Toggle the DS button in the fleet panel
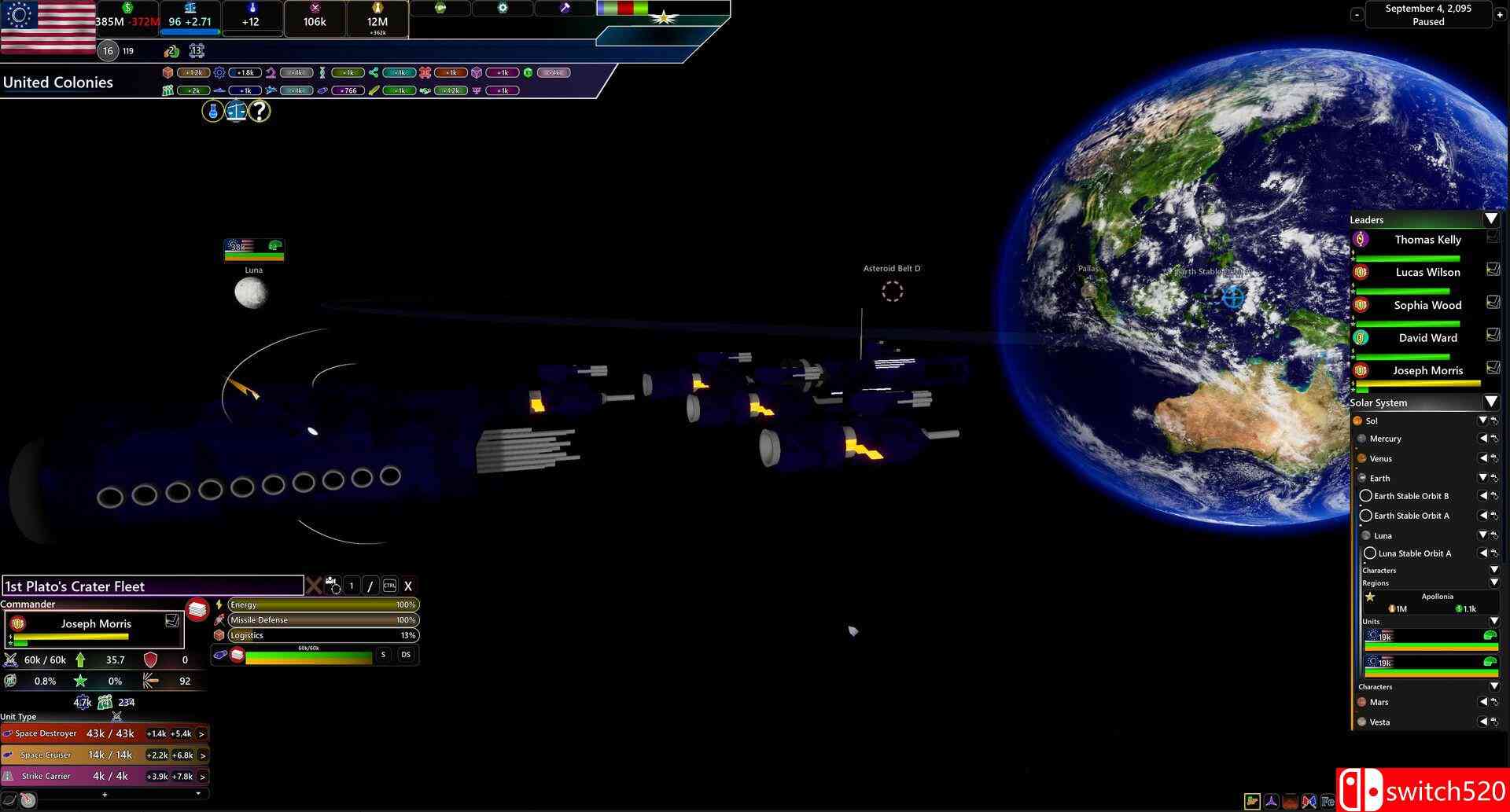Image resolution: width=1510 pixels, height=812 pixels. point(404,654)
